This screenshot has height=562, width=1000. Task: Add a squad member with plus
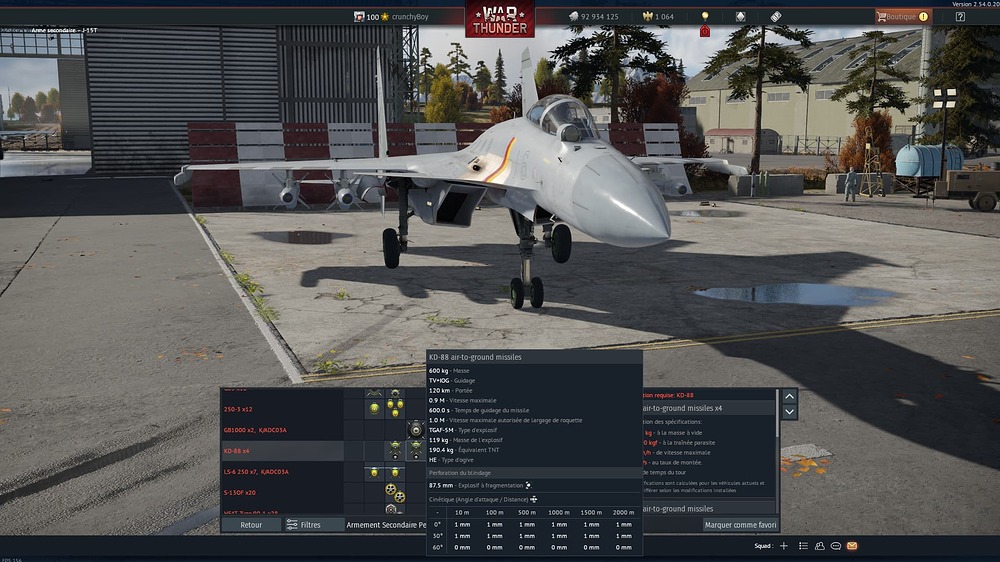click(x=784, y=546)
